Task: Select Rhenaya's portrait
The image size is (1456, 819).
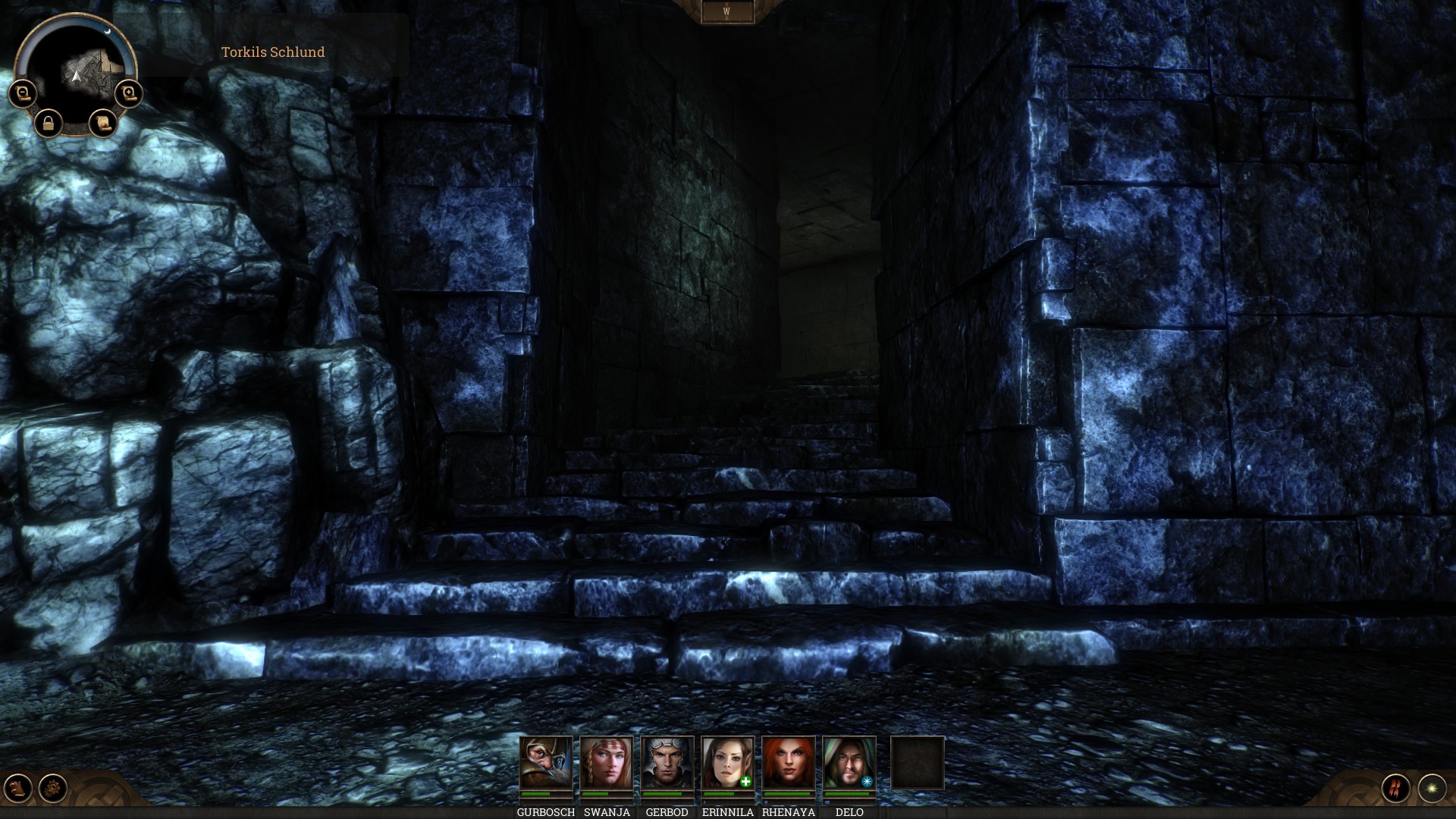Action: point(789,763)
